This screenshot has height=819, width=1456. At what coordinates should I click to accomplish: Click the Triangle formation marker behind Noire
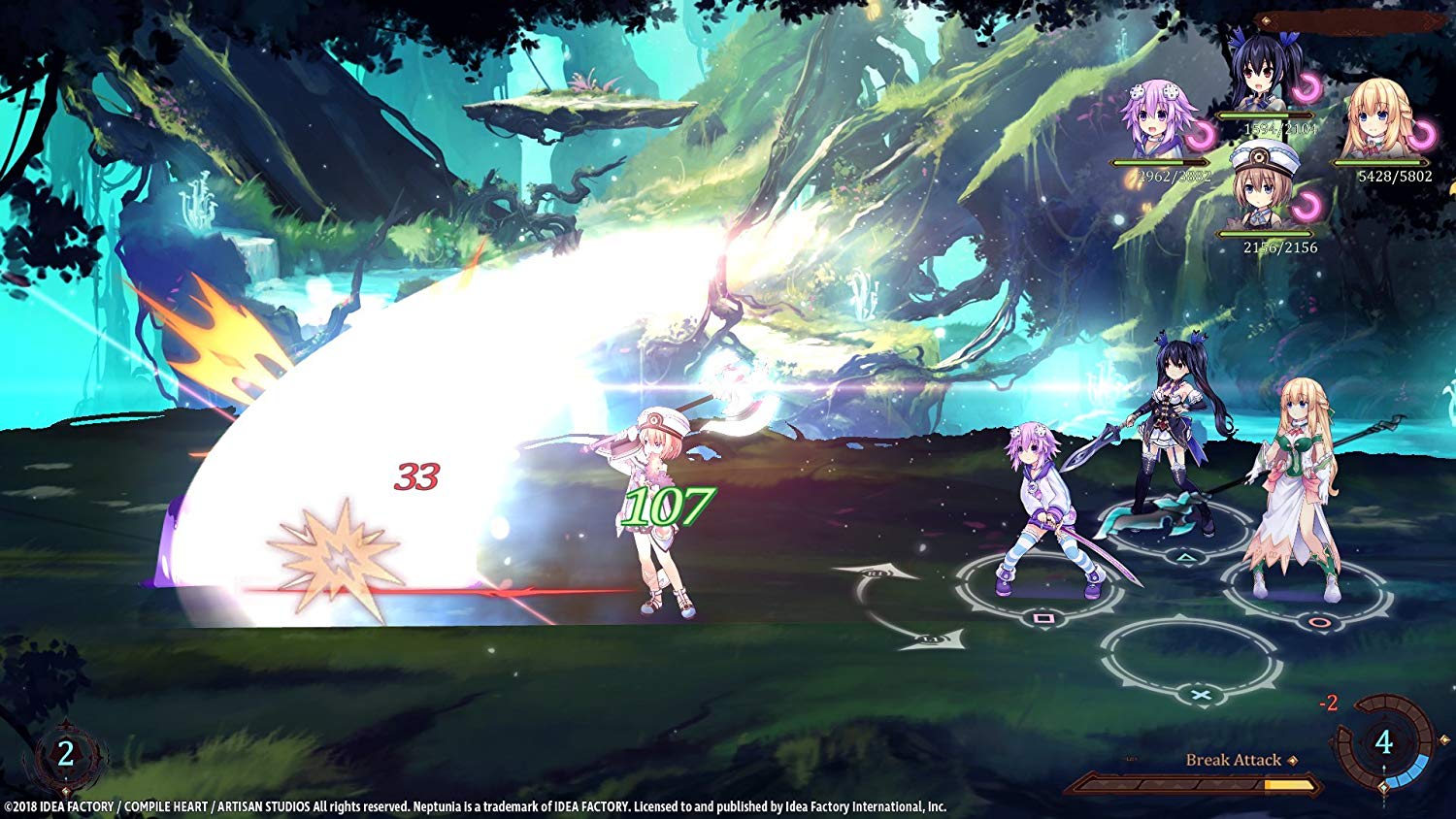(x=1185, y=556)
